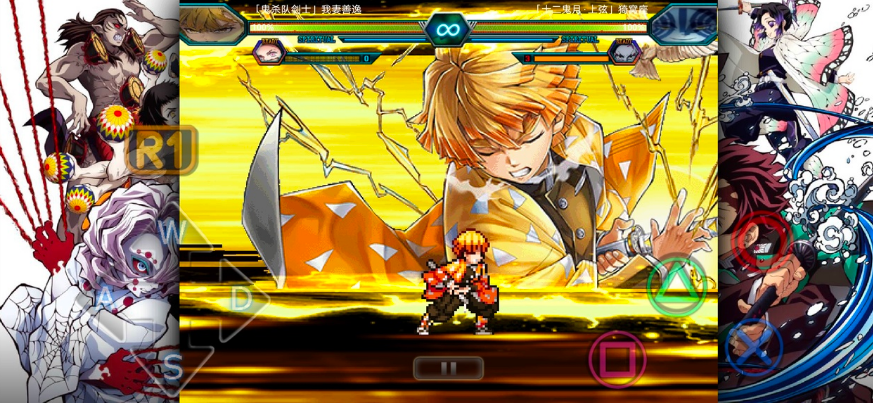Tap the S down direction arrow
Screen dimensions: 873x403
[172, 366]
